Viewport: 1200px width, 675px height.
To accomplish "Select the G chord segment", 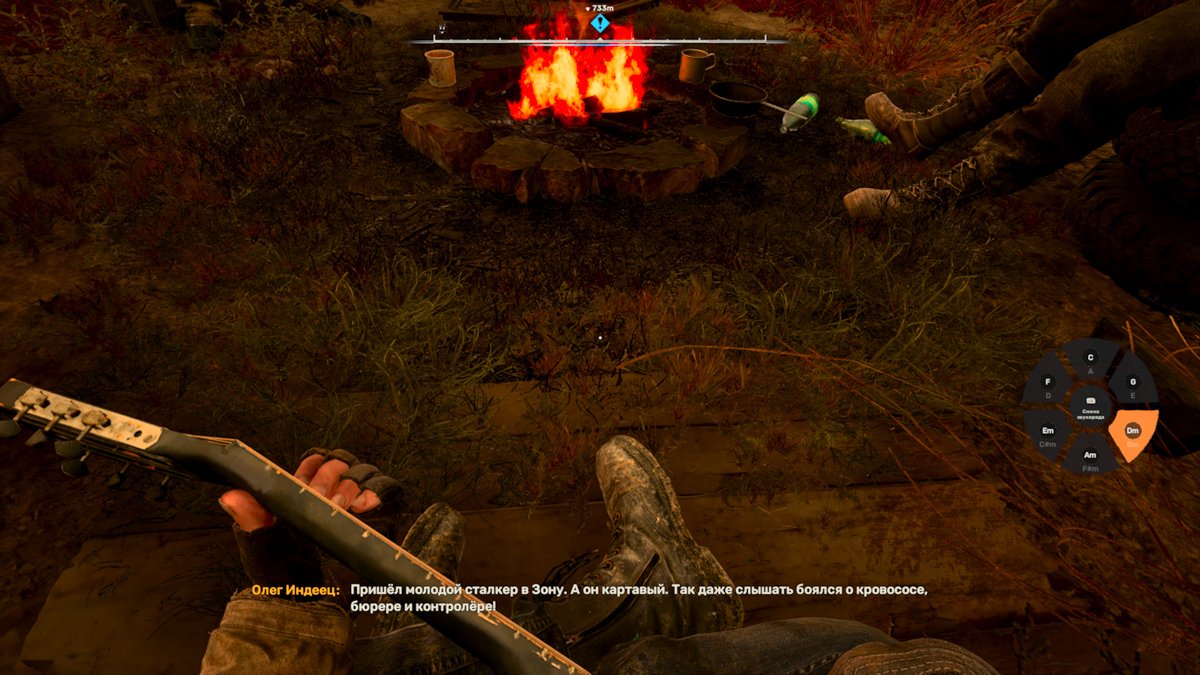I will [x=1132, y=385].
